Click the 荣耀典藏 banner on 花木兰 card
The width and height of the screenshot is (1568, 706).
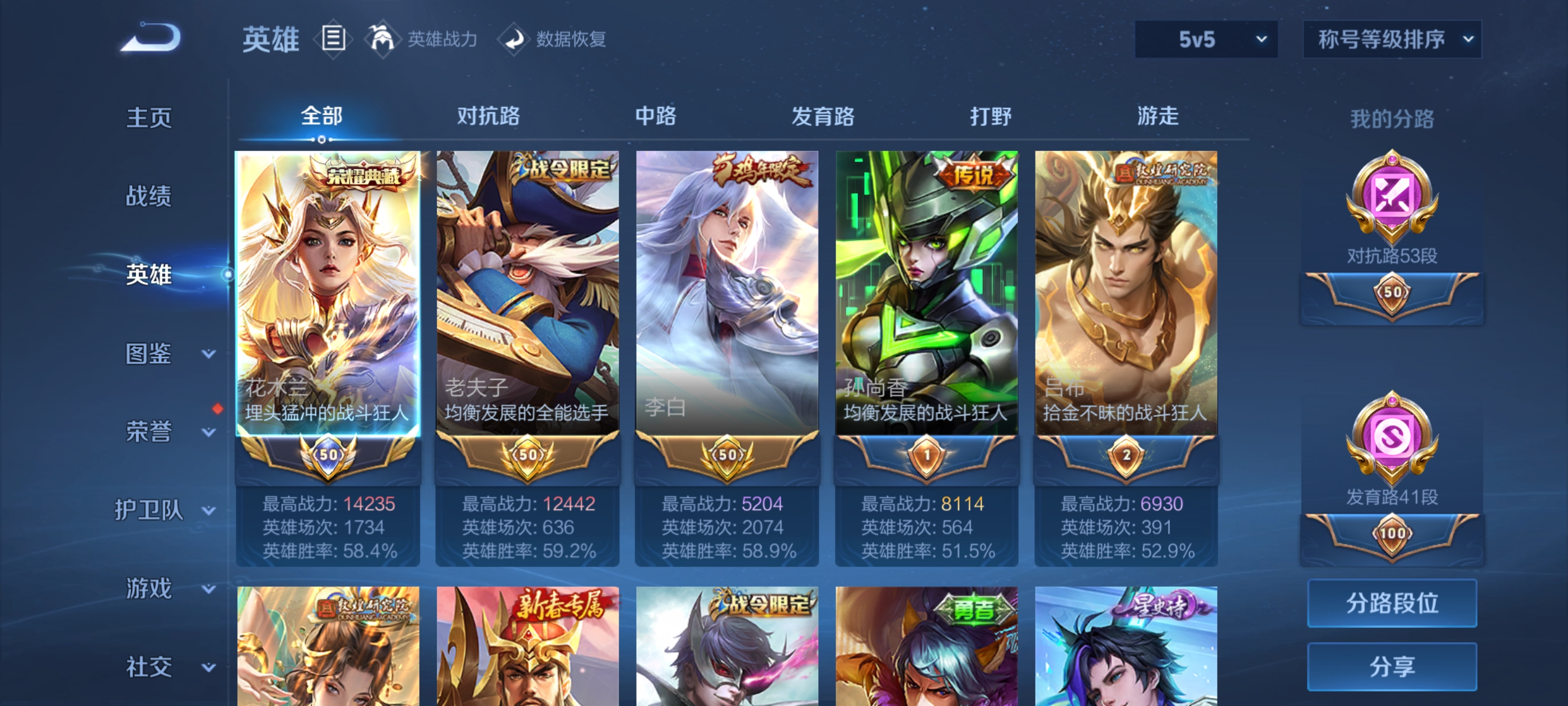(x=360, y=173)
